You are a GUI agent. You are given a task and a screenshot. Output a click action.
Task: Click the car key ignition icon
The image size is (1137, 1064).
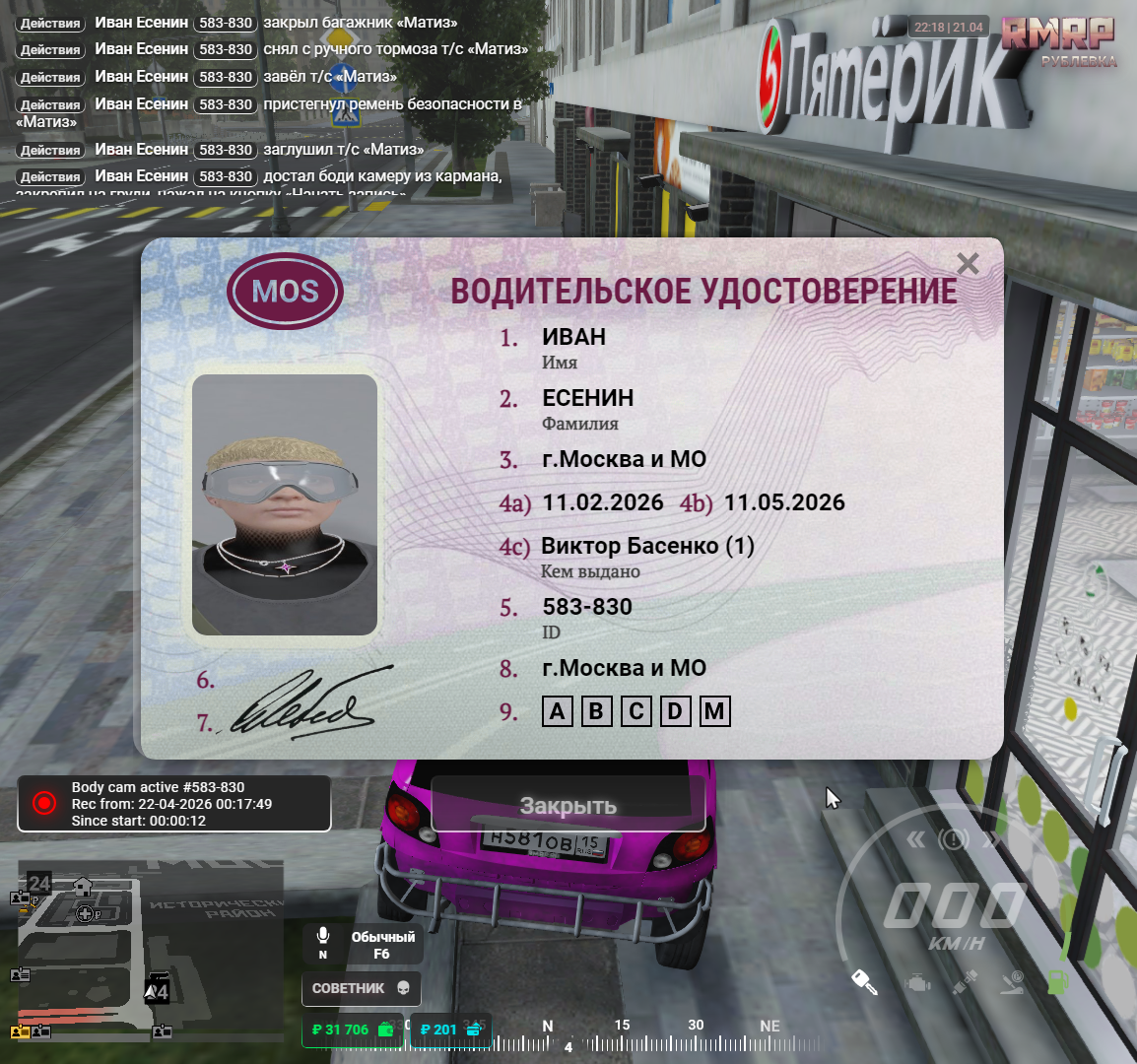[x=864, y=981]
